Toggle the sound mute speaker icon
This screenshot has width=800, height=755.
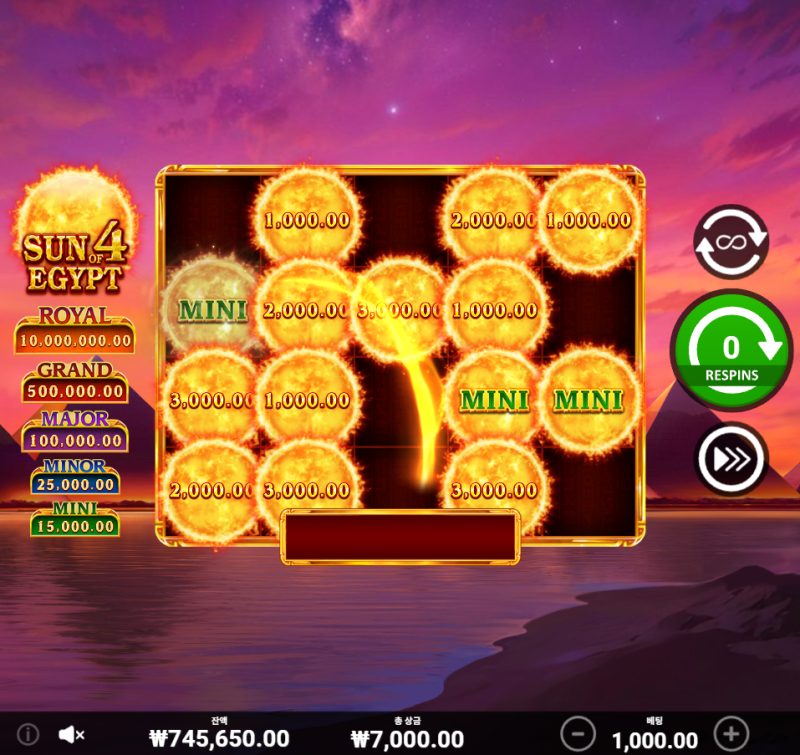(x=71, y=735)
